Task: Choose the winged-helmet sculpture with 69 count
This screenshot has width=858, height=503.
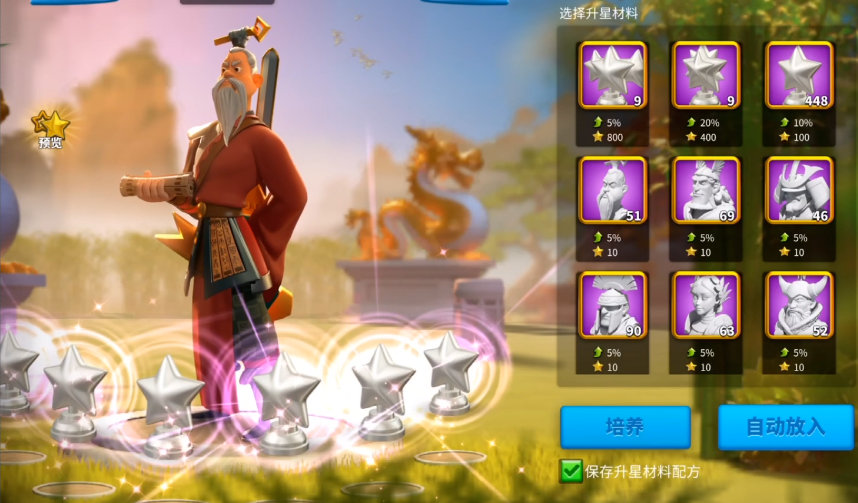Action: (705, 190)
